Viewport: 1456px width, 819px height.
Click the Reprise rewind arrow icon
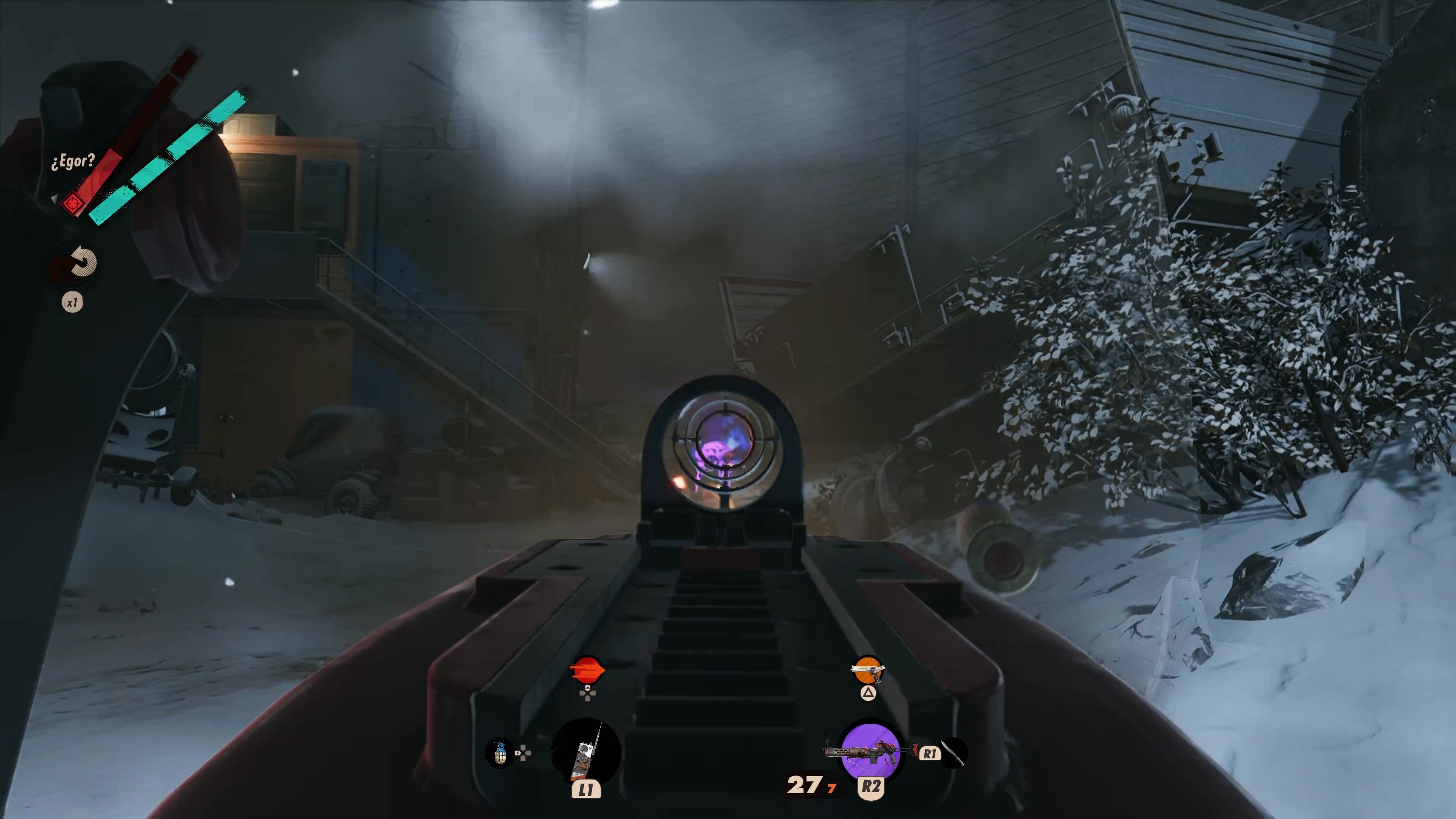81,263
